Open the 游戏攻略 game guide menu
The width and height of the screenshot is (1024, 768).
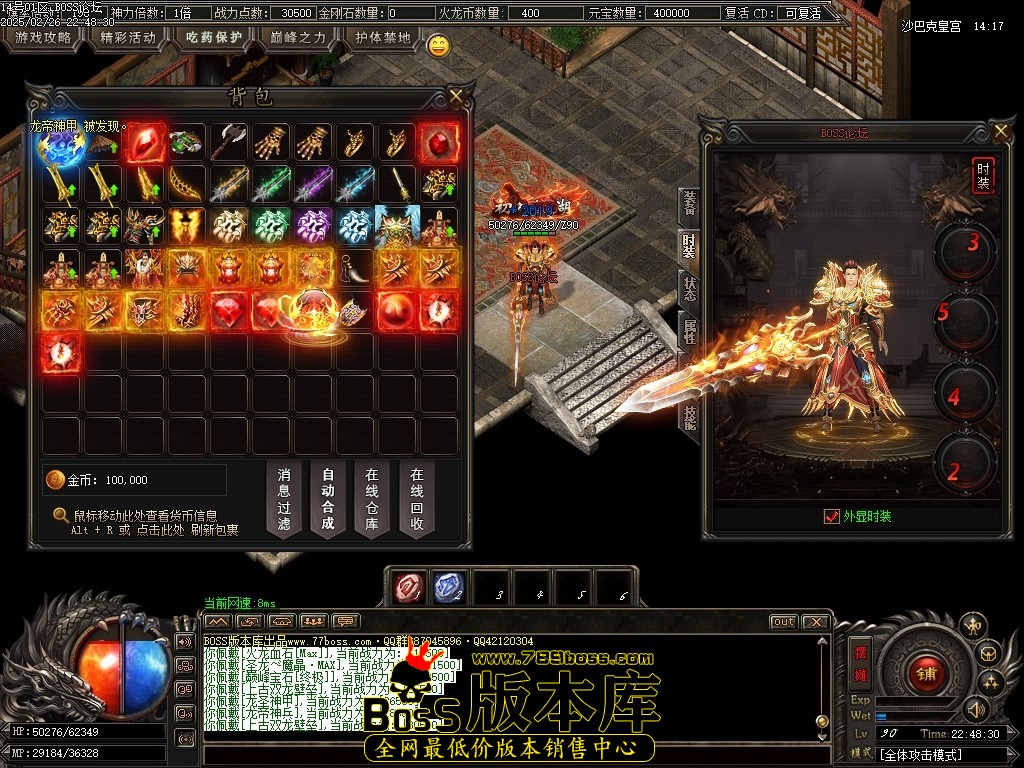coord(43,38)
